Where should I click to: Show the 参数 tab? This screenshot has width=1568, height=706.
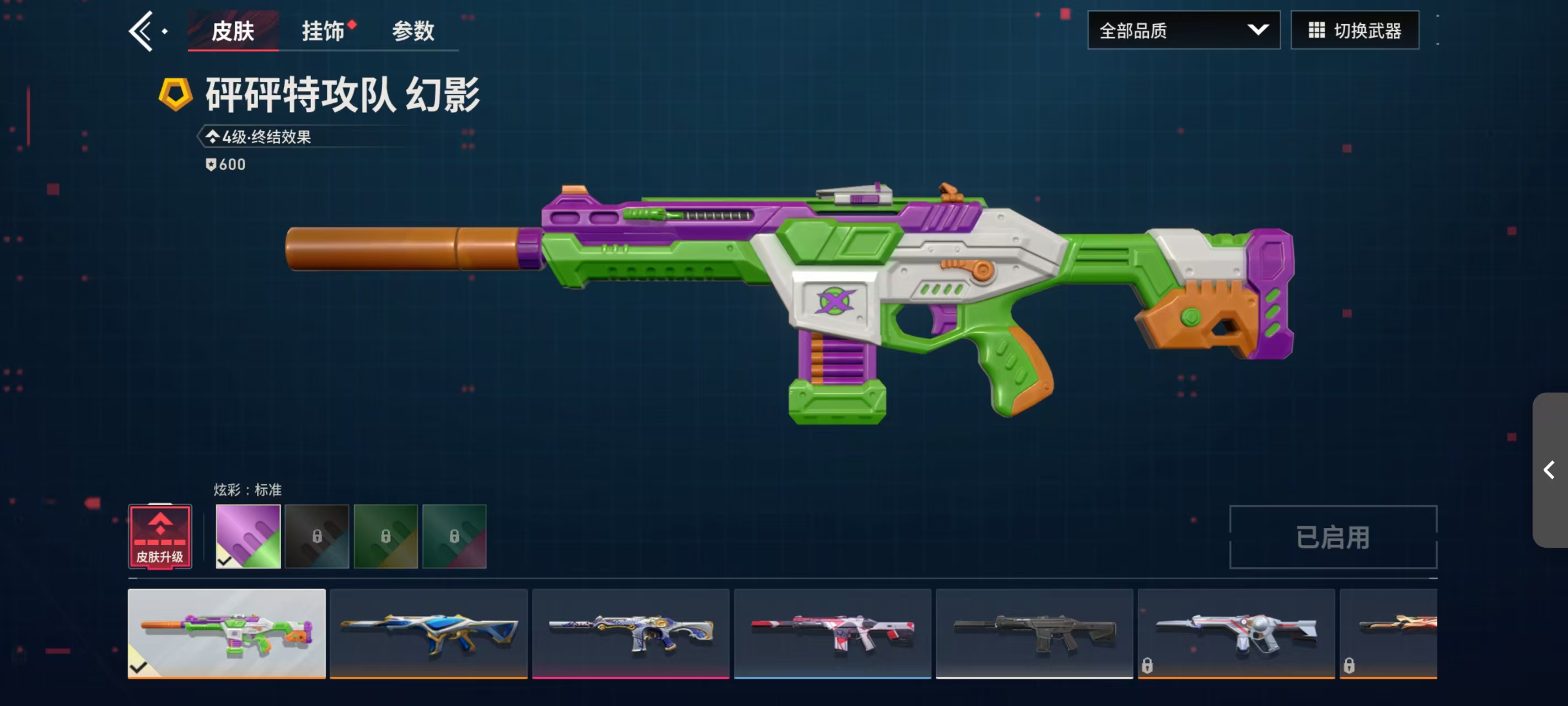413,31
